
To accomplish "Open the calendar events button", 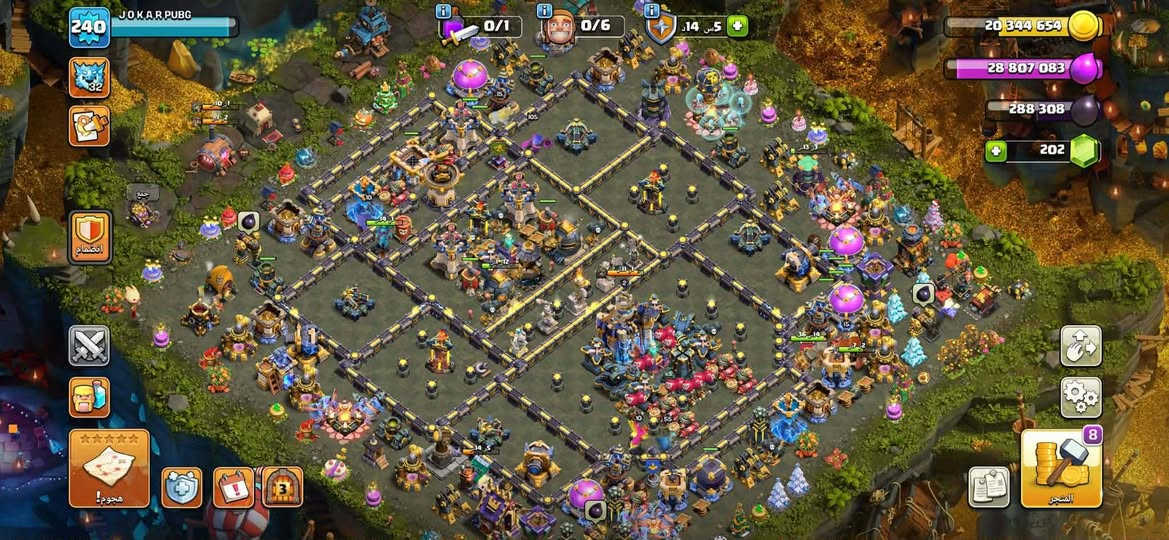I will click(233, 487).
